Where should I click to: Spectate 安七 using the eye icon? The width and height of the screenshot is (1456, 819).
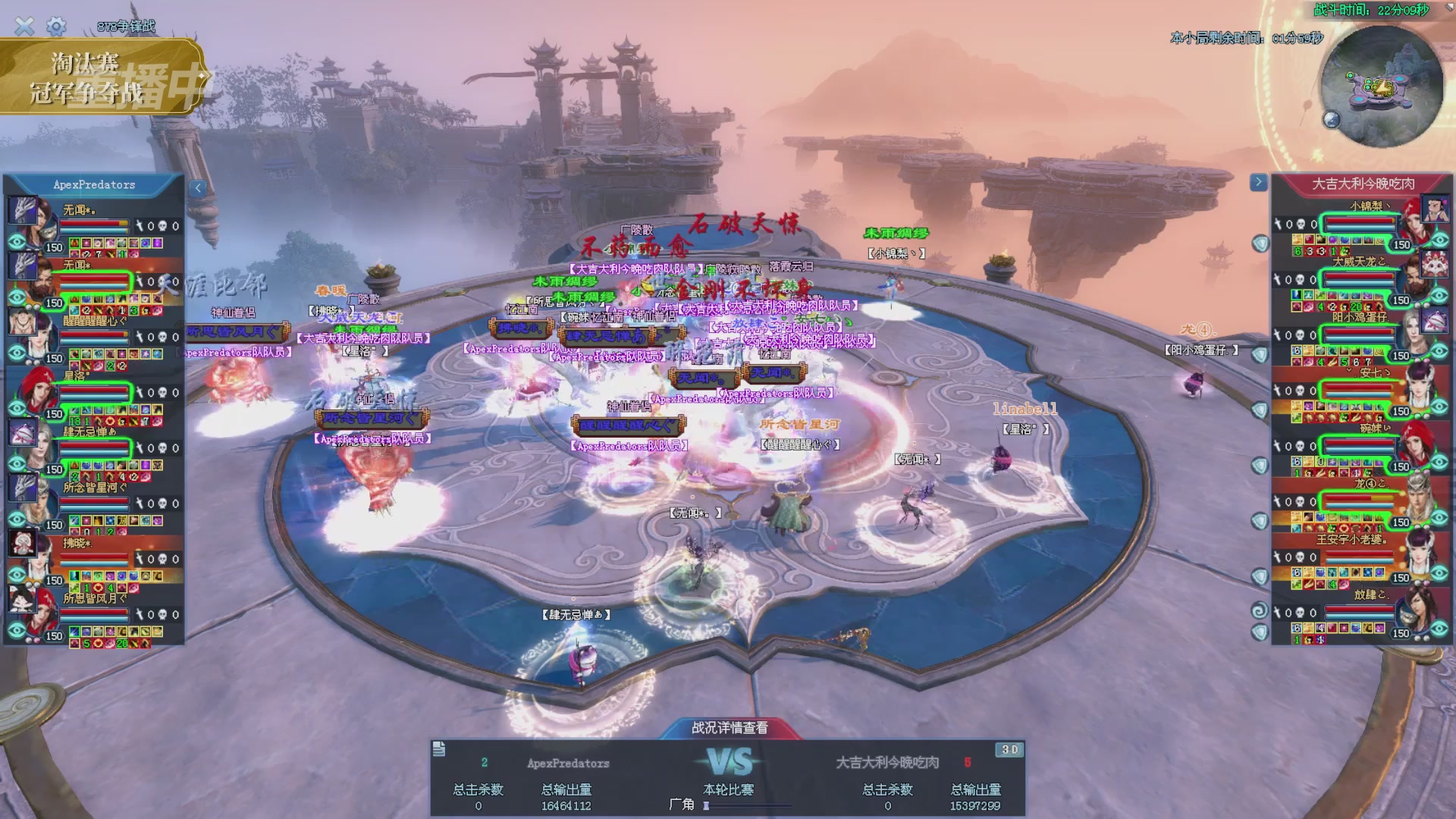pos(1439,407)
